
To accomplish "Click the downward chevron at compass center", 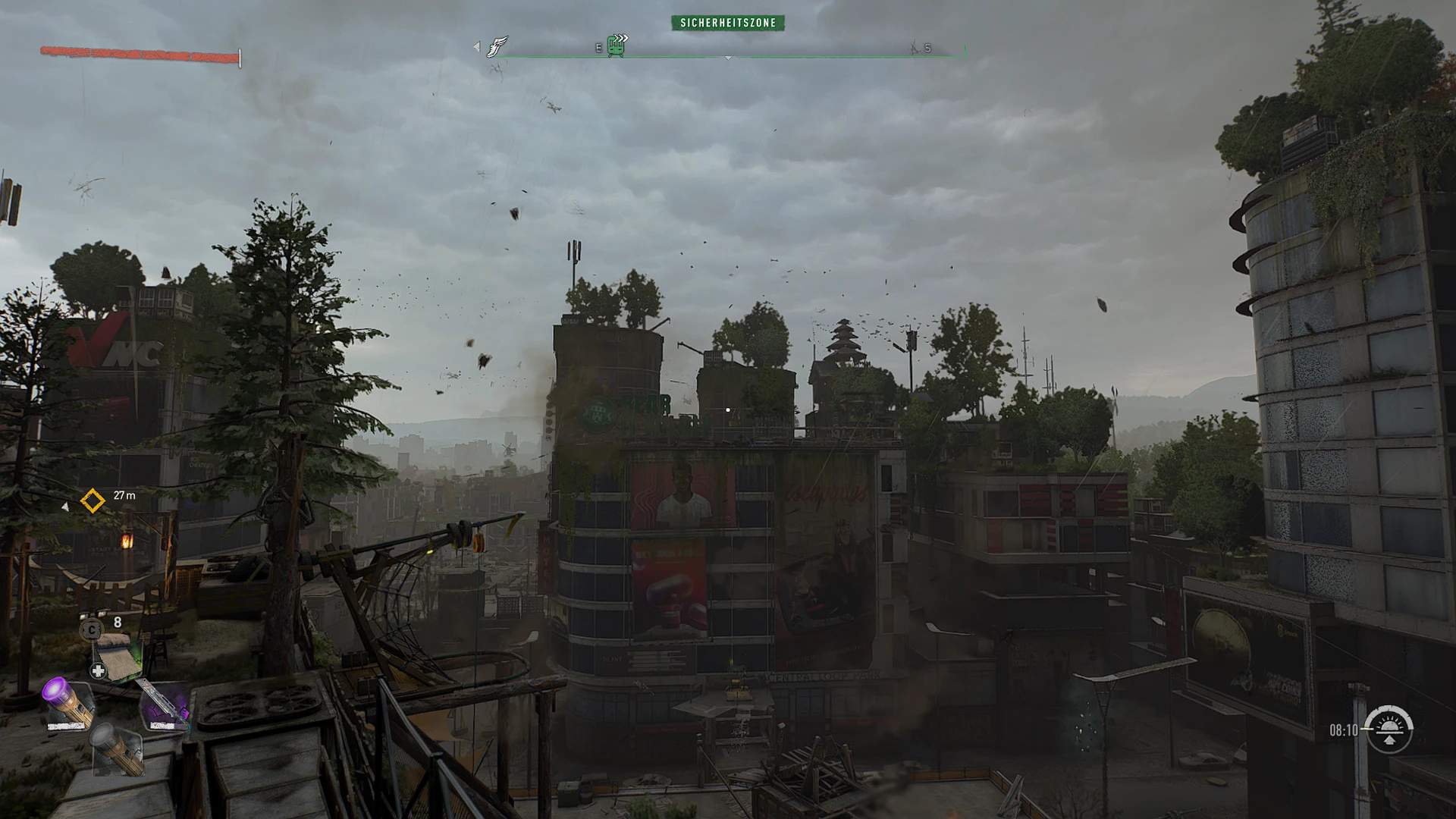I will click(x=728, y=58).
